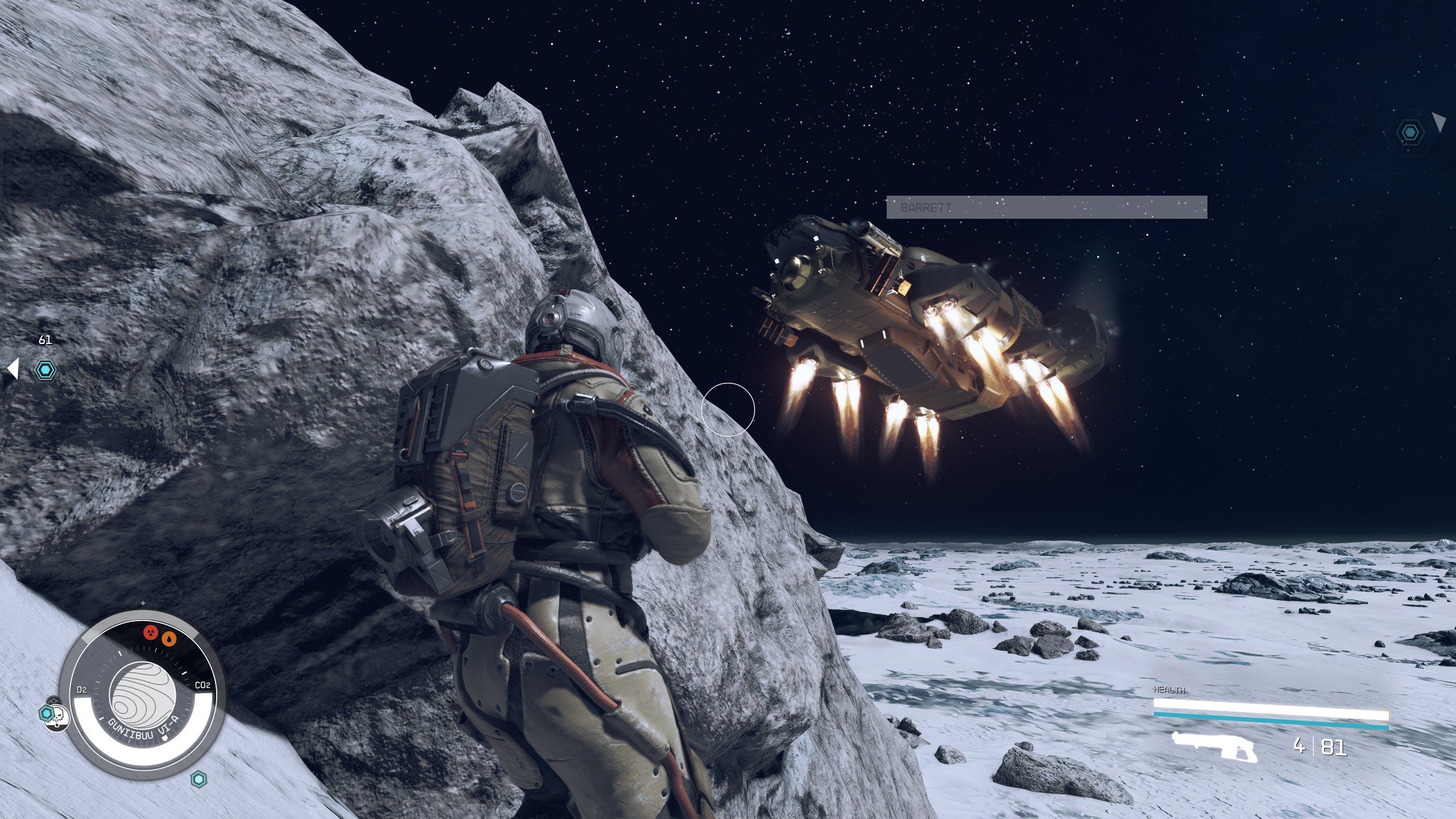Click the skull marker beside the watch
This screenshot has height=819, width=1456.
[59, 719]
